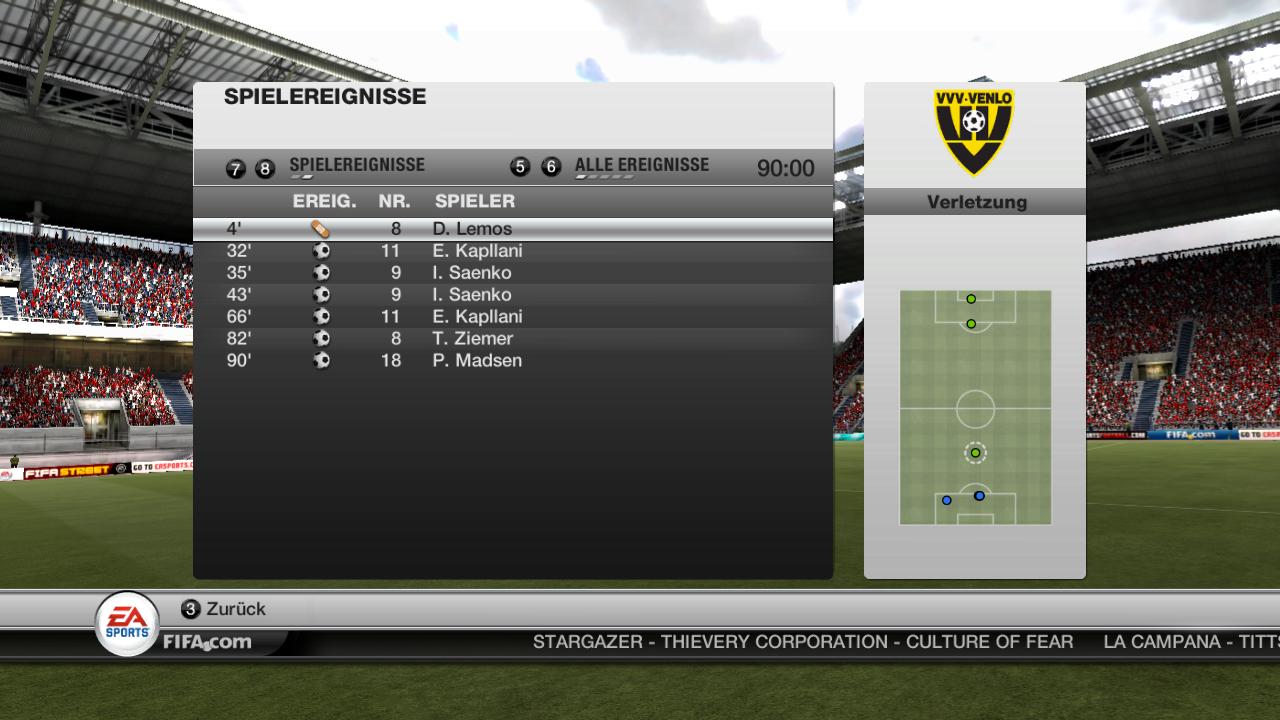Switch to the Alle Ereignisse tab

(641, 166)
